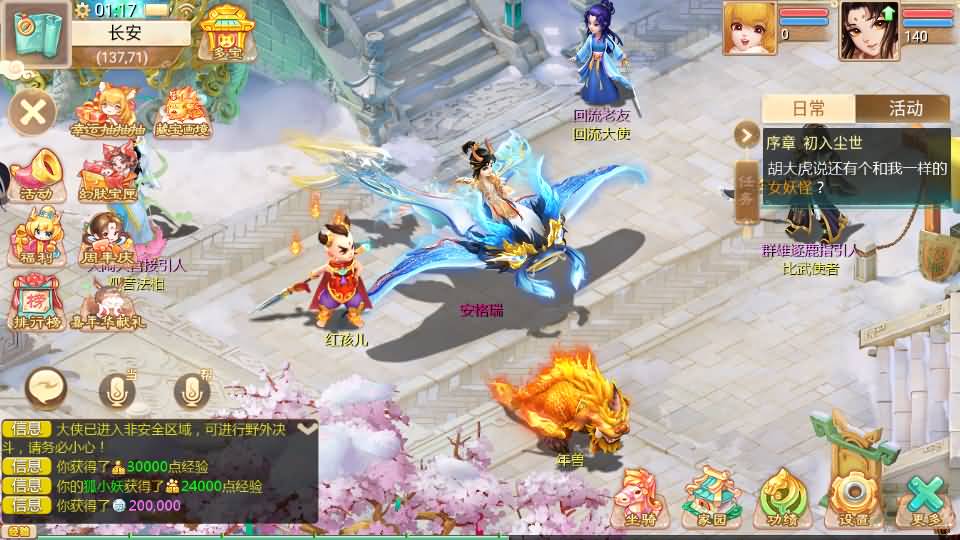
Task: Collapse the left event menu with X
Action: tap(33, 111)
